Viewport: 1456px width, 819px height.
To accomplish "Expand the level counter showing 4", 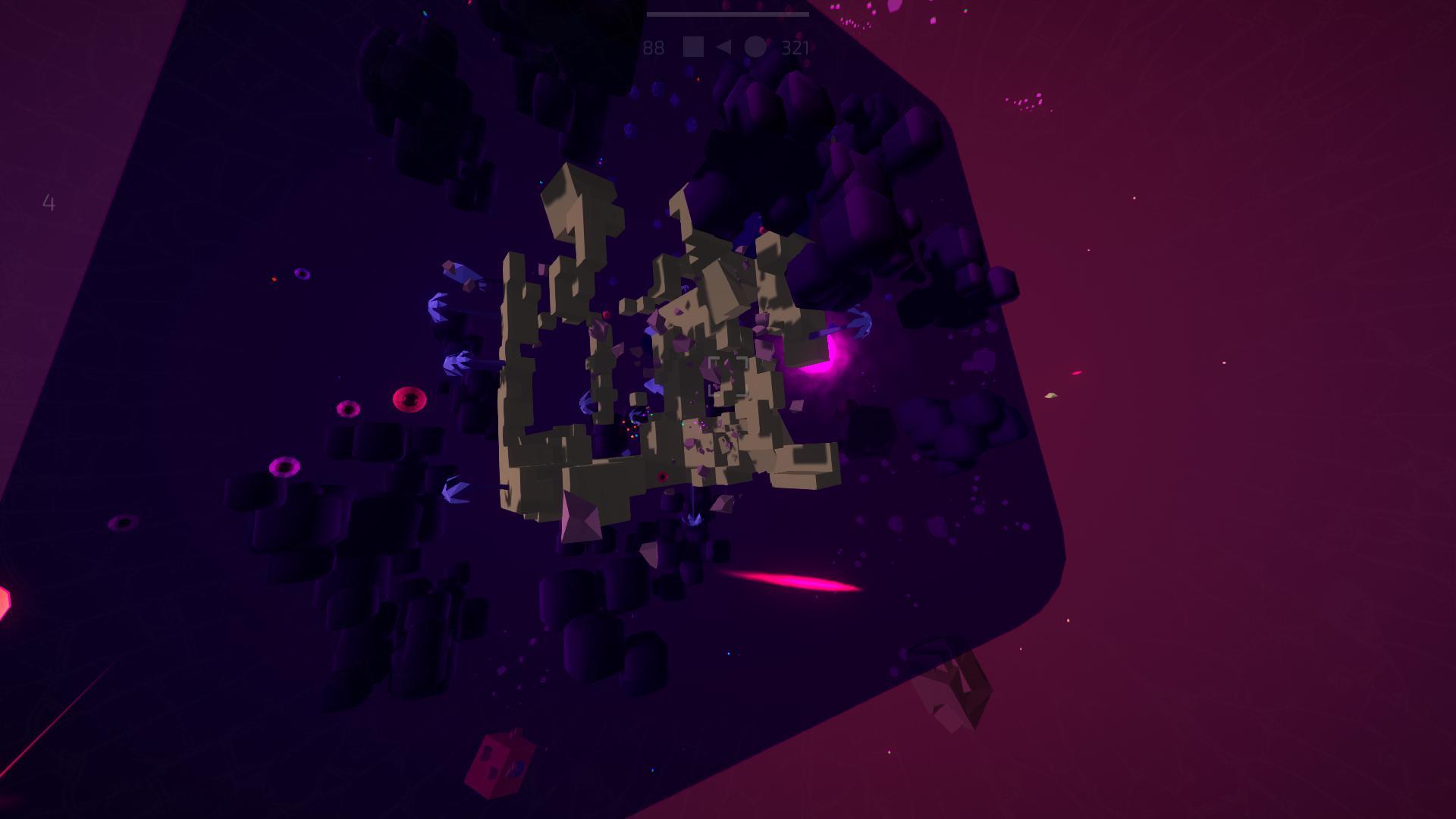I will pos(49,203).
